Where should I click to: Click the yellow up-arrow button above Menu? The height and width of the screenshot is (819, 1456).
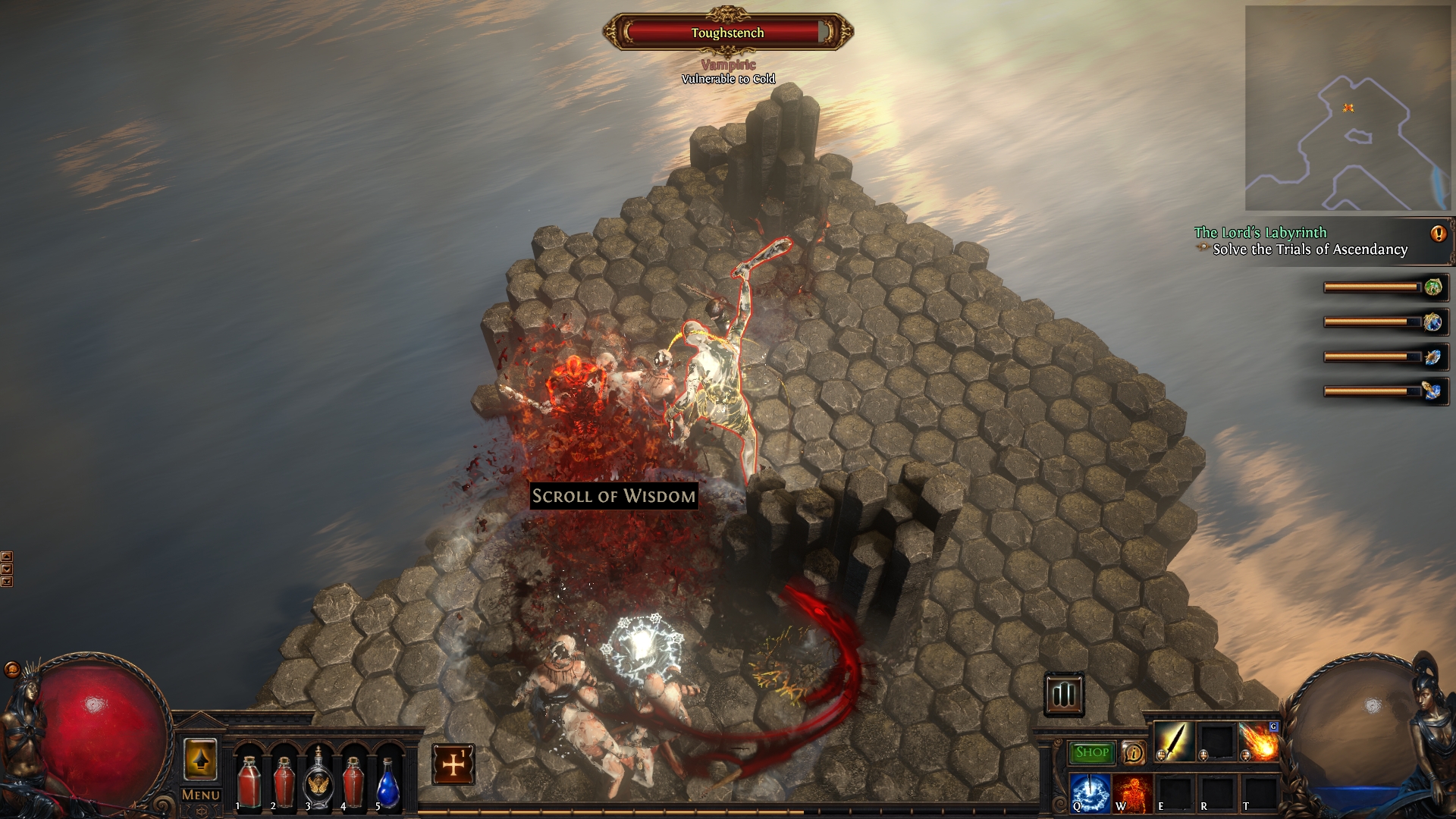[x=200, y=759]
